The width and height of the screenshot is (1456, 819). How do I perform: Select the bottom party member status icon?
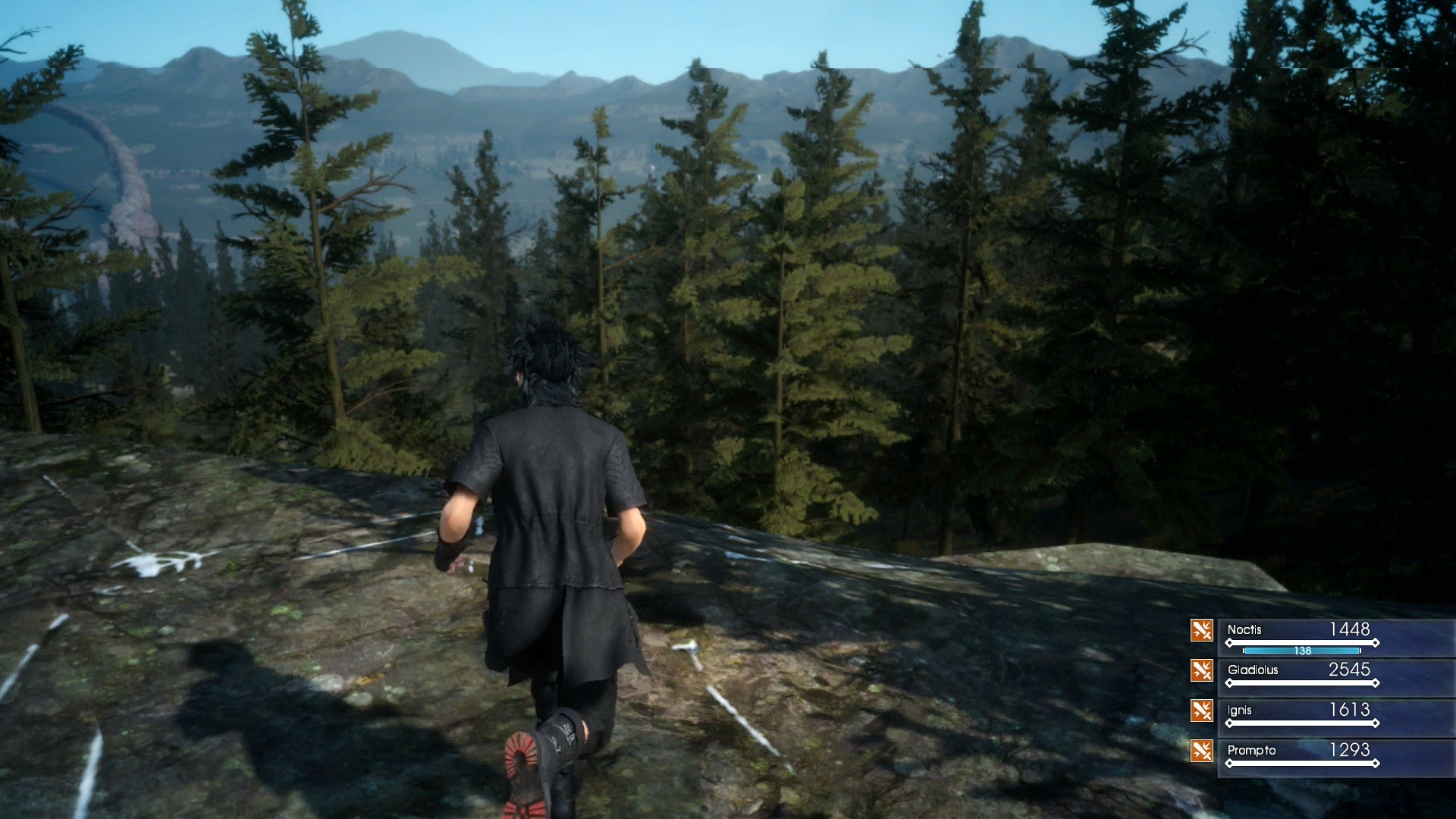1203,751
